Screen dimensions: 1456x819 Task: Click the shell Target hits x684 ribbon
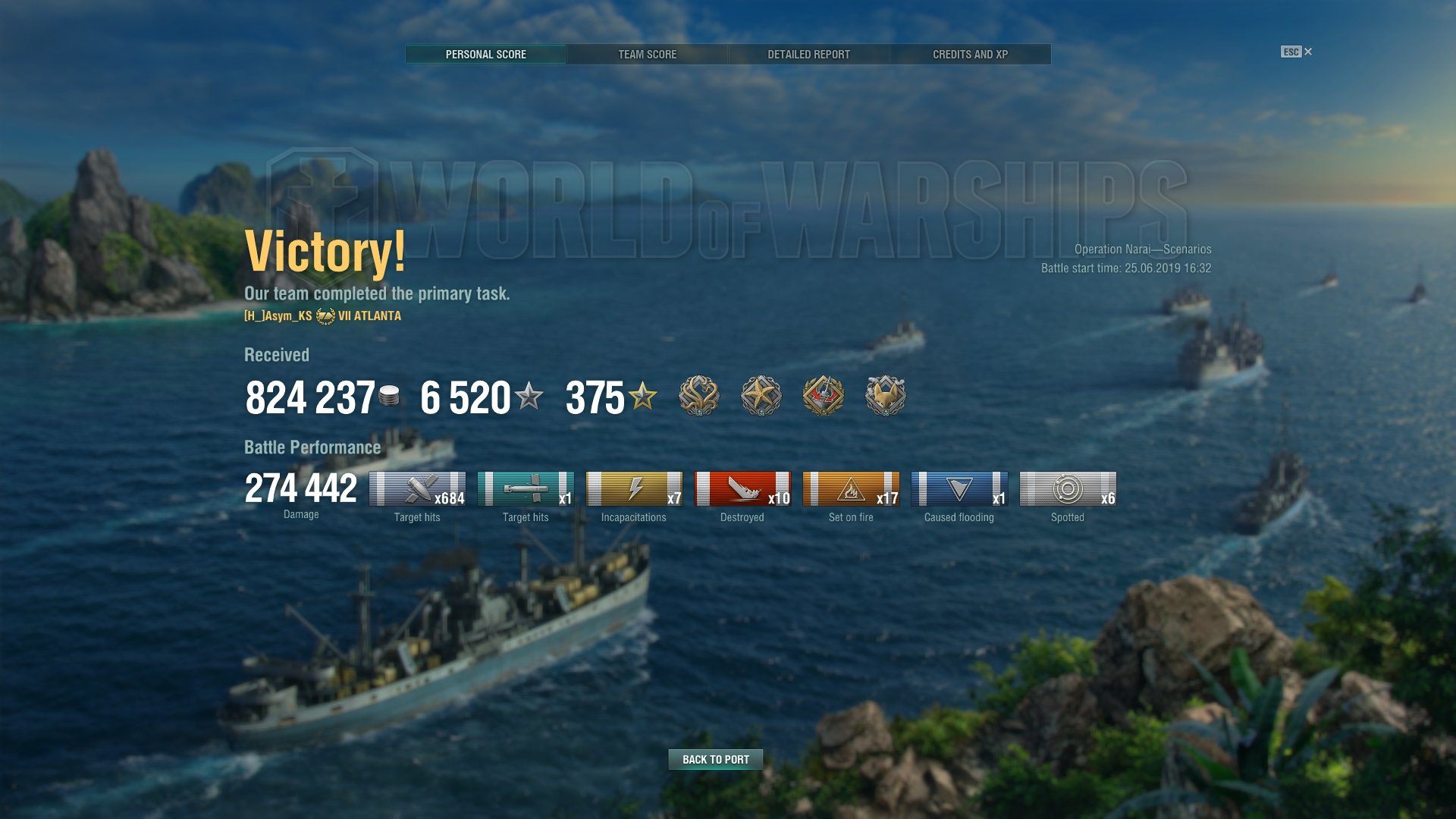coord(417,489)
